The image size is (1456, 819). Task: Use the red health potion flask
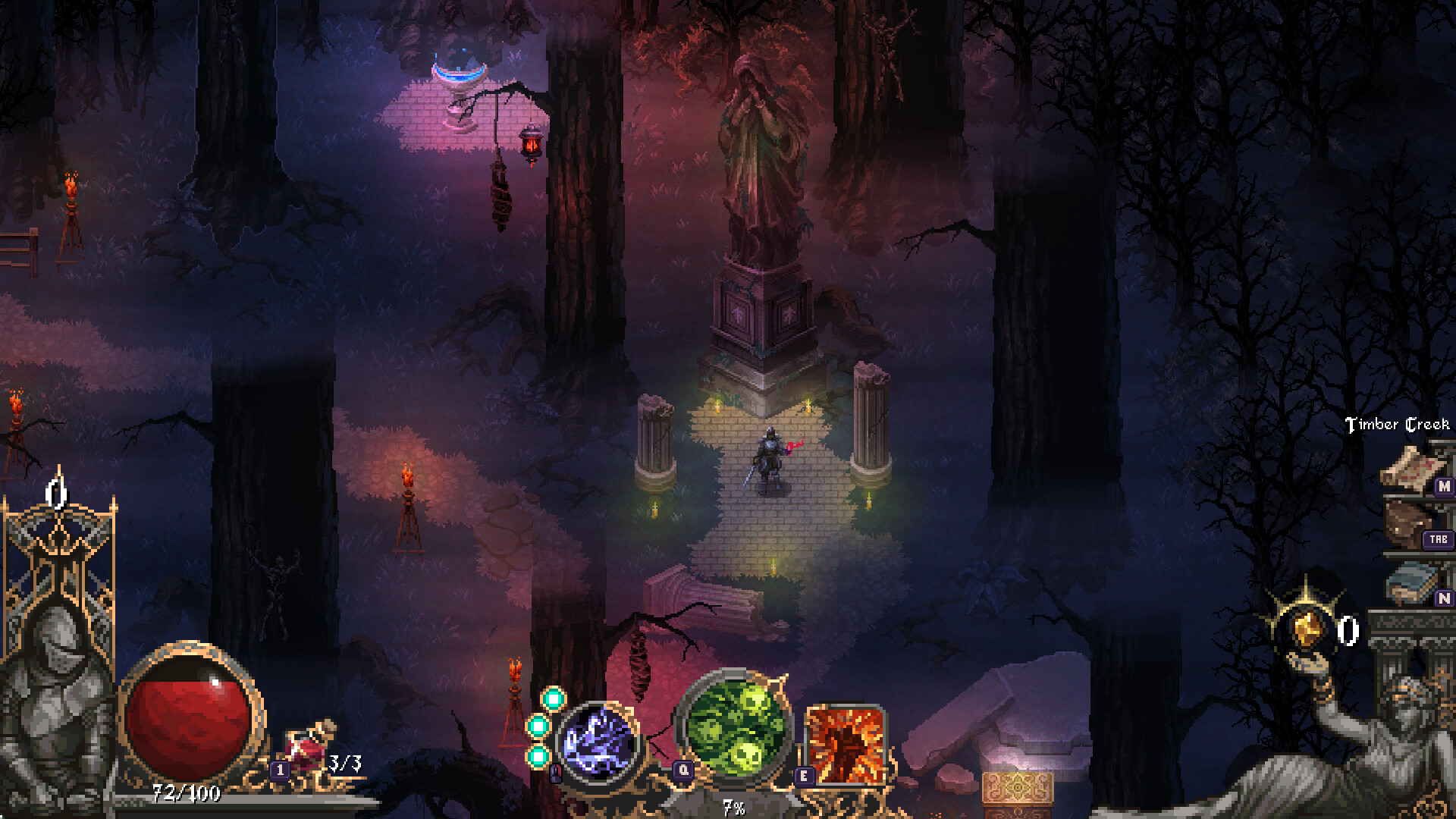pyautogui.click(x=308, y=747)
